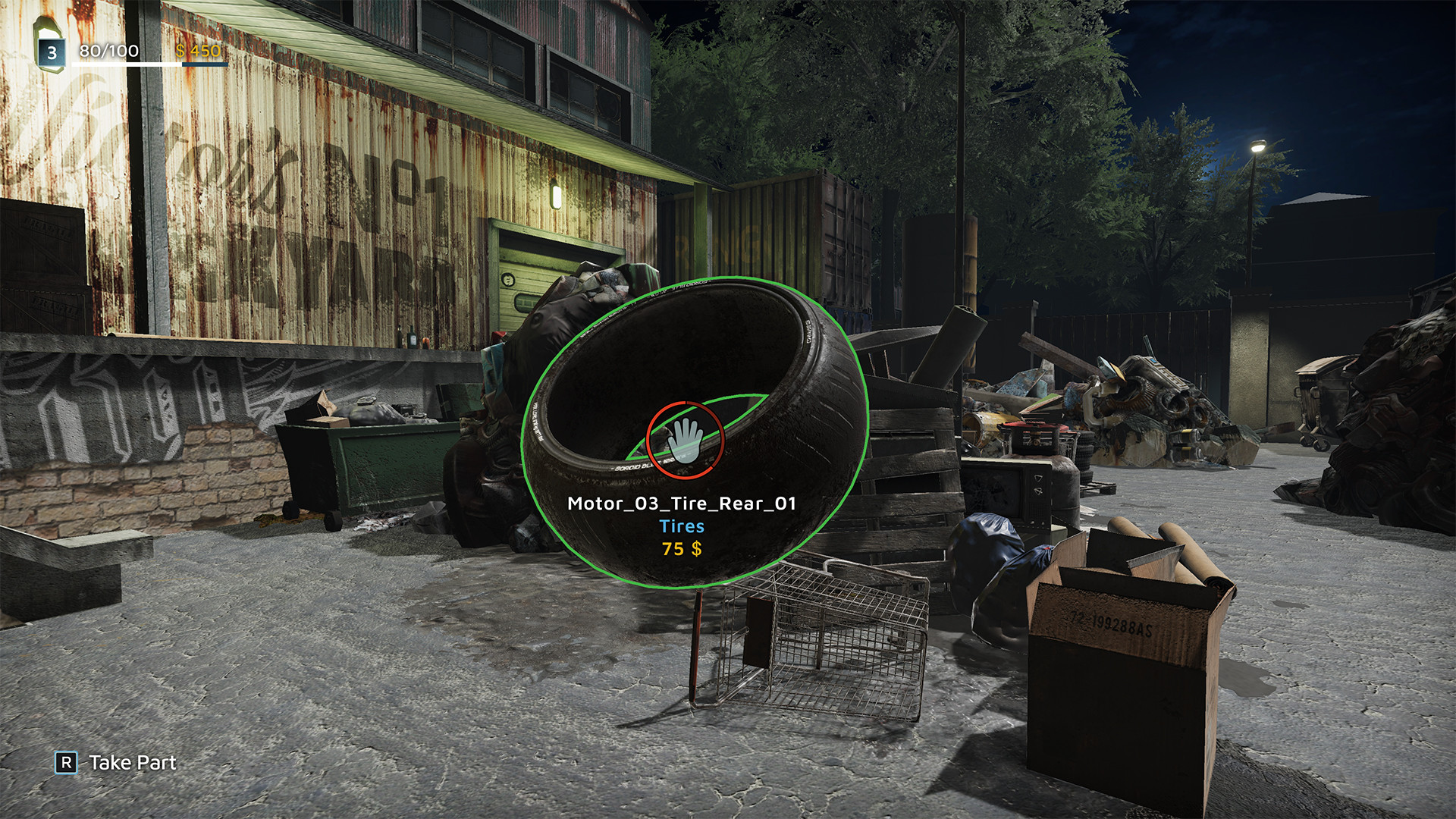Click the level 3 player badge
The image size is (1456, 819).
coord(52,52)
